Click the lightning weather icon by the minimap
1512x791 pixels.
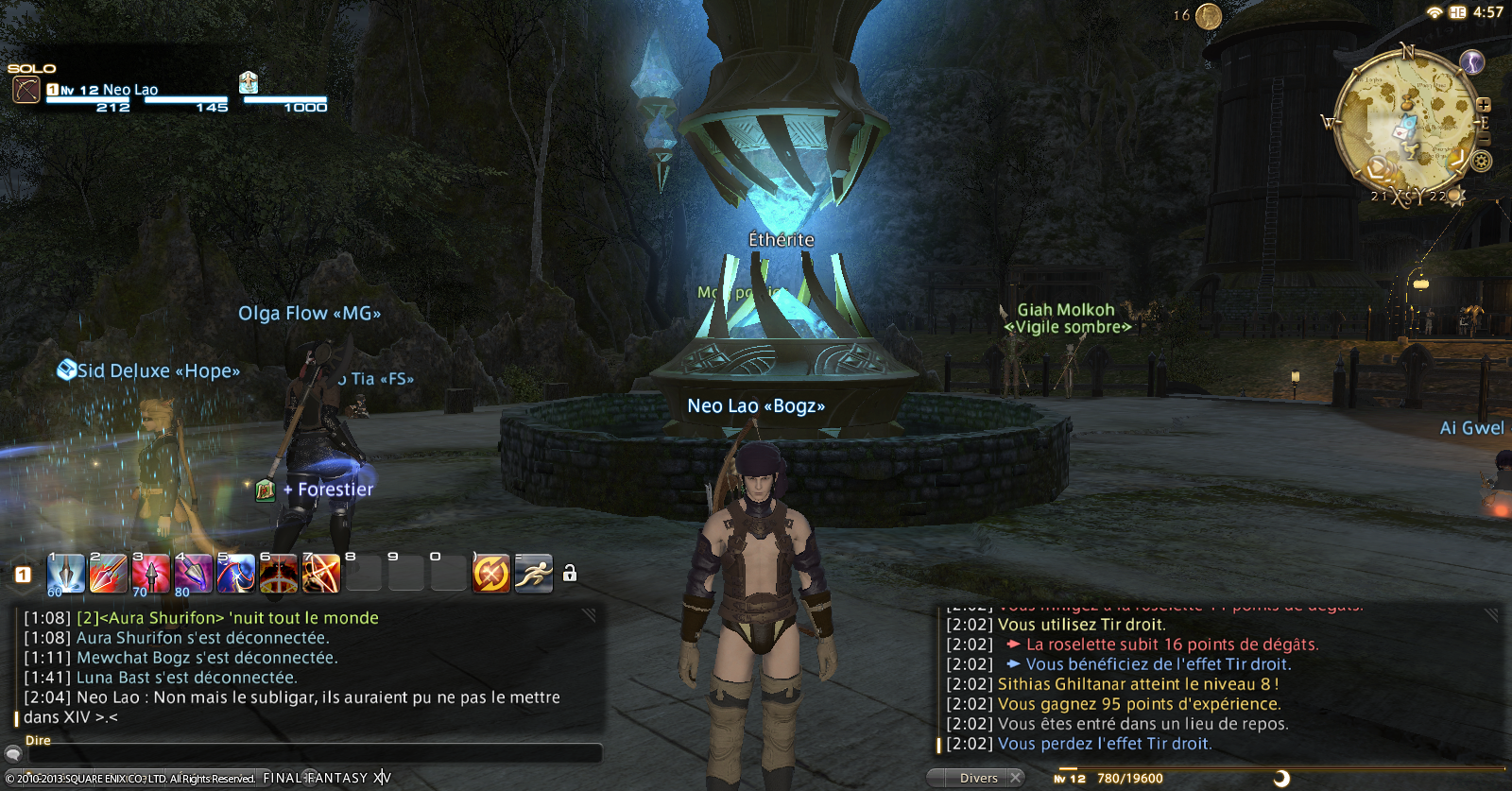point(1472,62)
